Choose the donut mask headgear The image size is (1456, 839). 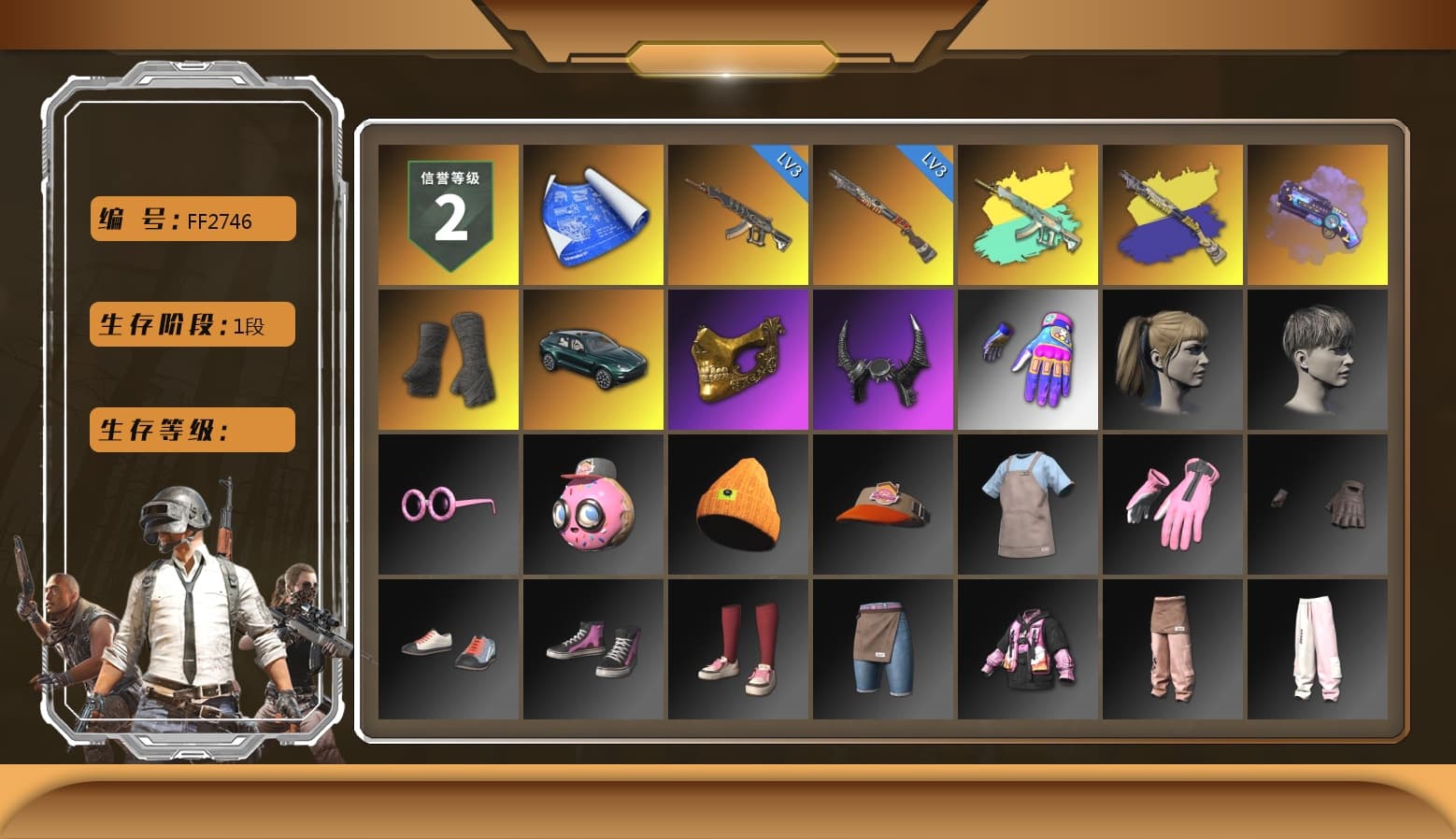coord(592,504)
